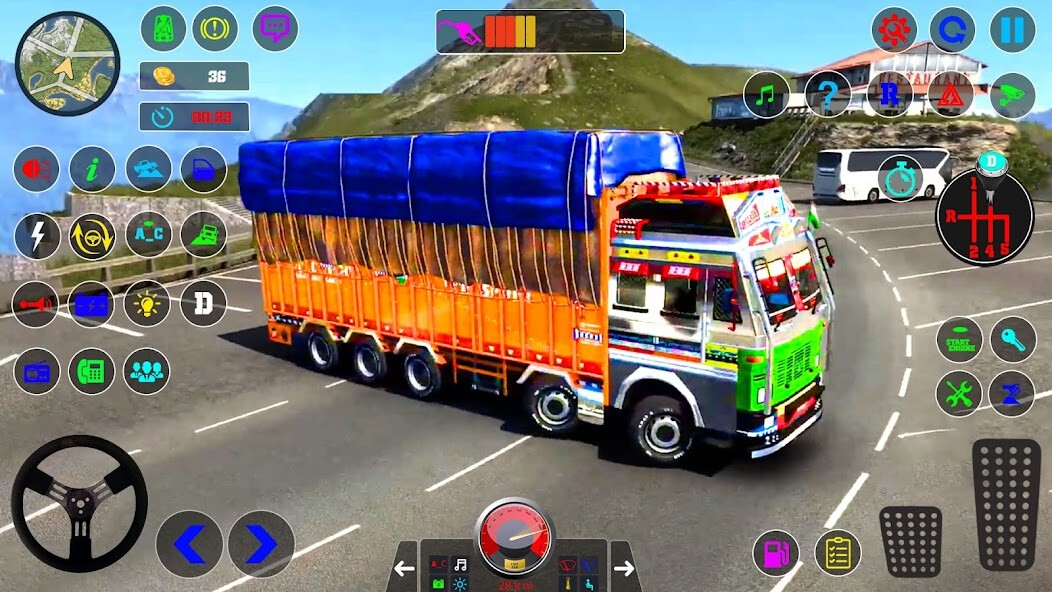Toggle the A_C air conditioning button
This screenshot has width=1052, height=592.
click(148, 236)
